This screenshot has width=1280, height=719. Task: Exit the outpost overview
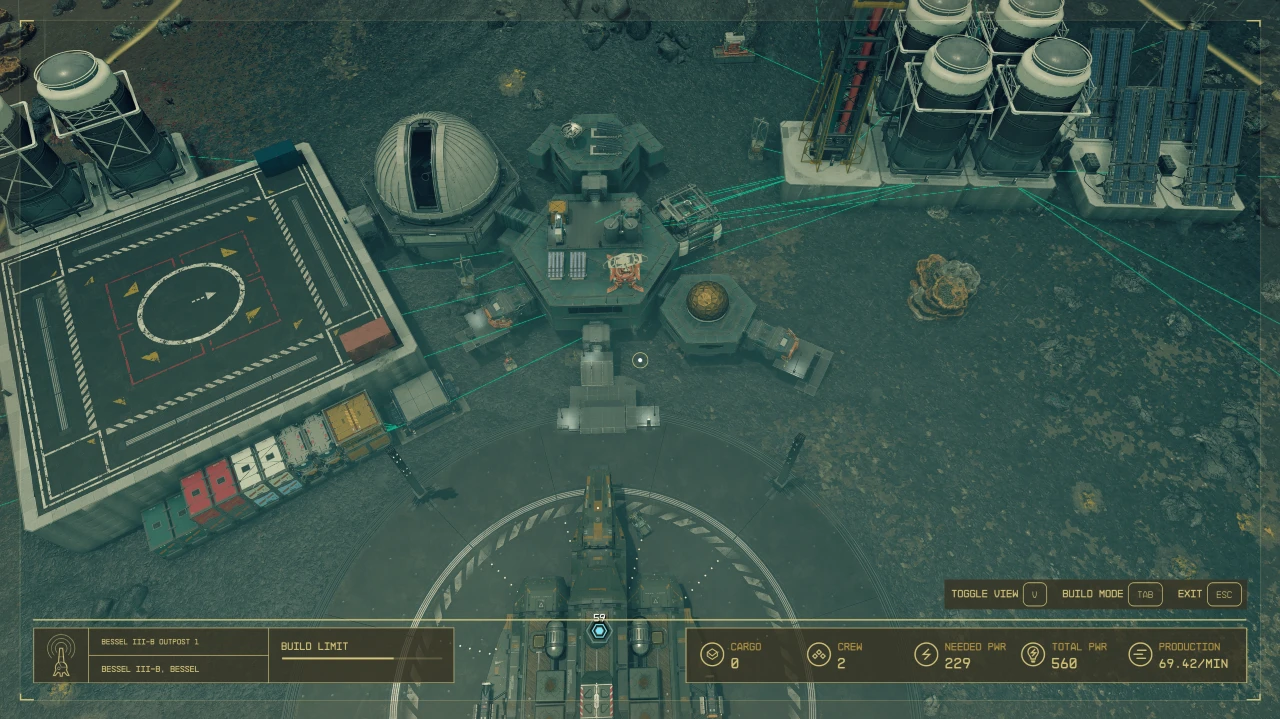1224,594
